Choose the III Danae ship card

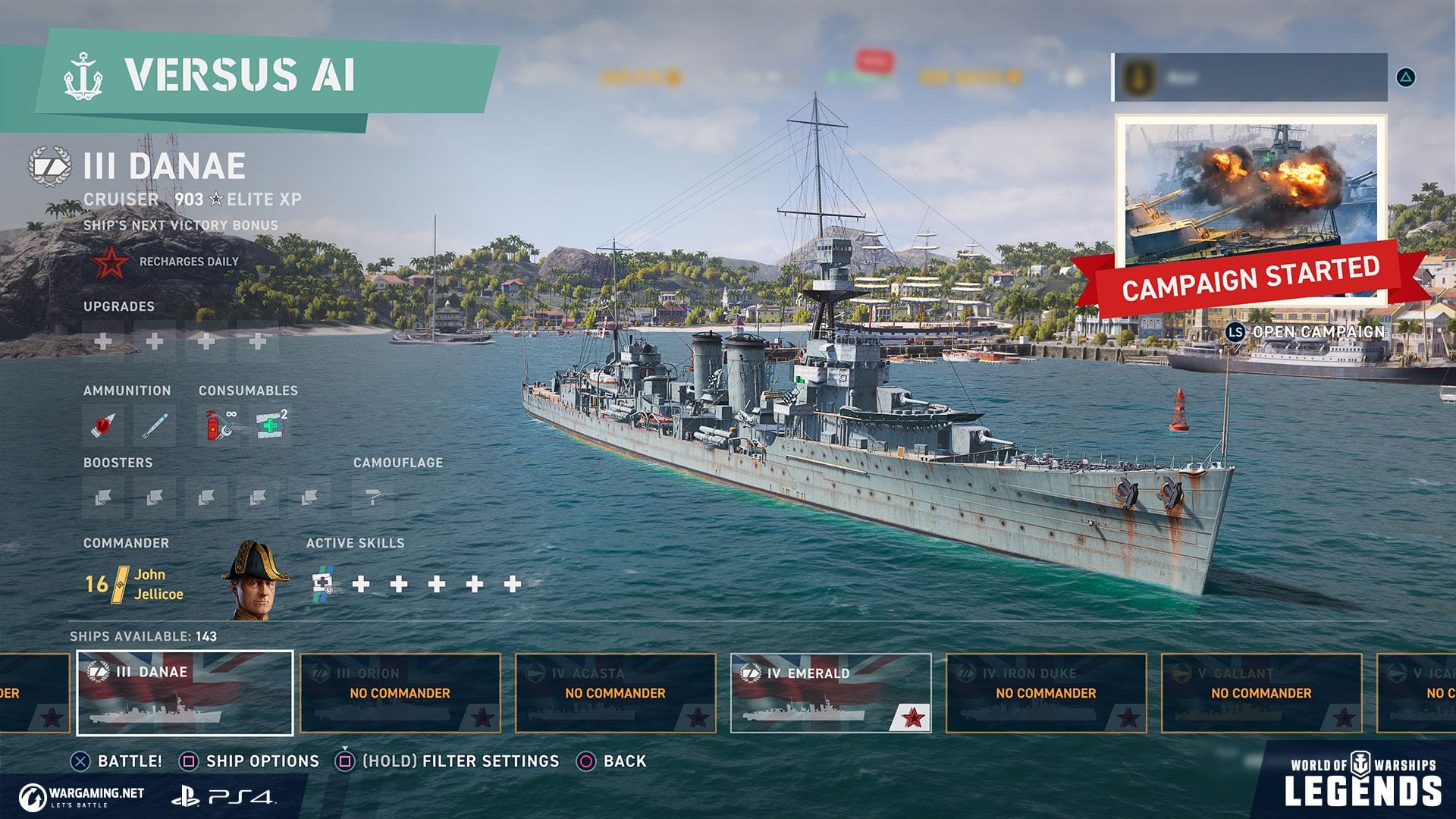click(x=185, y=692)
